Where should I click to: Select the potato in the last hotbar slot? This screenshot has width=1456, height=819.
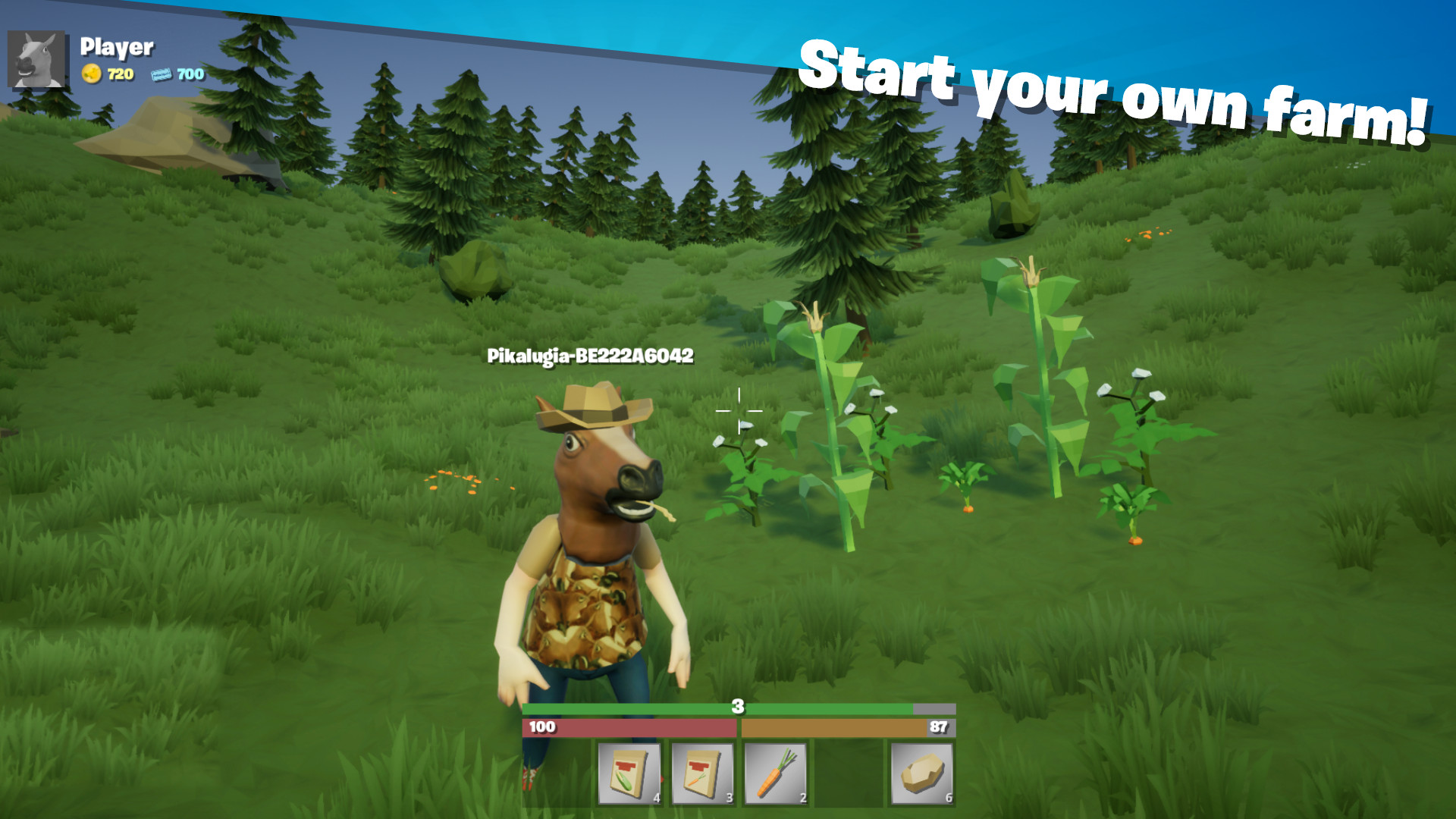pyautogui.click(x=921, y=772)
